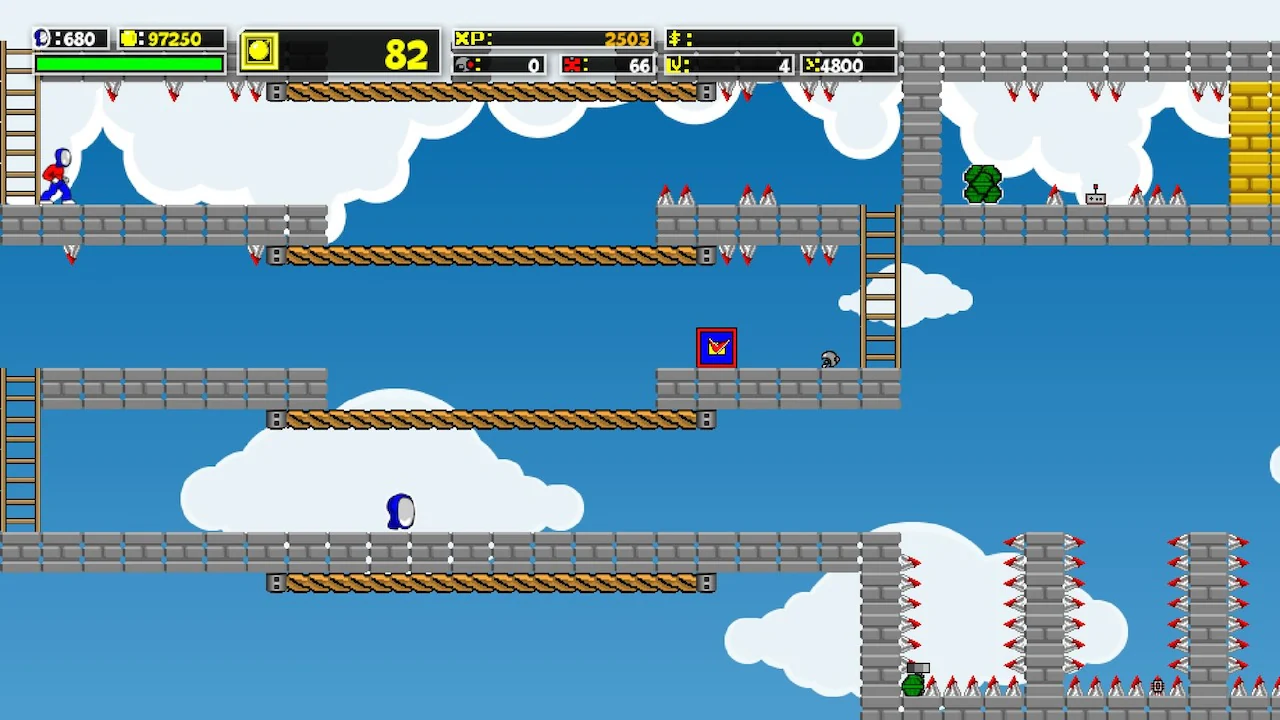Toggle the red checkmark checkpoint block
Viewport: 1280px width, 720px height.
pos(716,347)
